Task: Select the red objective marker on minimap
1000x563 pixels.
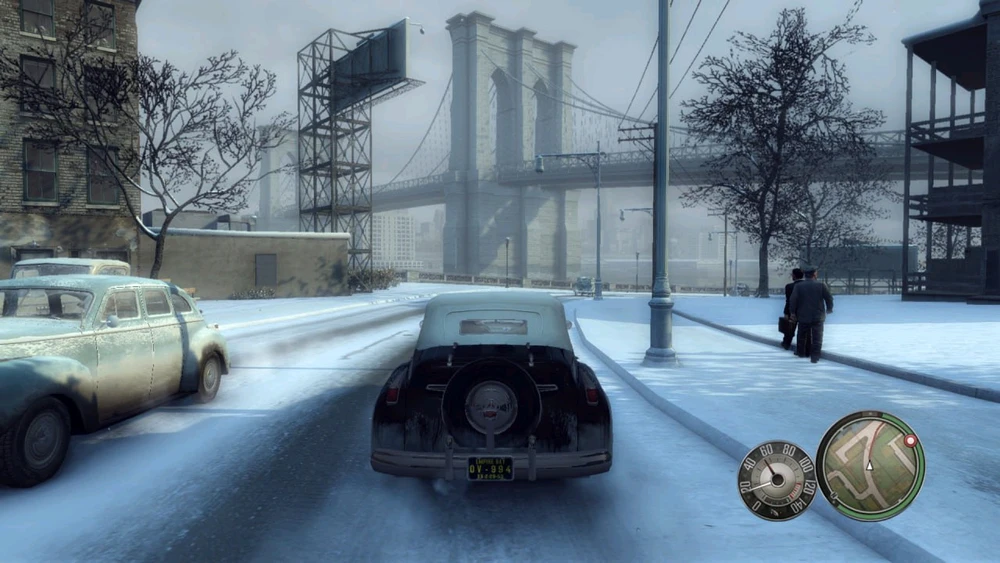Action: [910, 440]
